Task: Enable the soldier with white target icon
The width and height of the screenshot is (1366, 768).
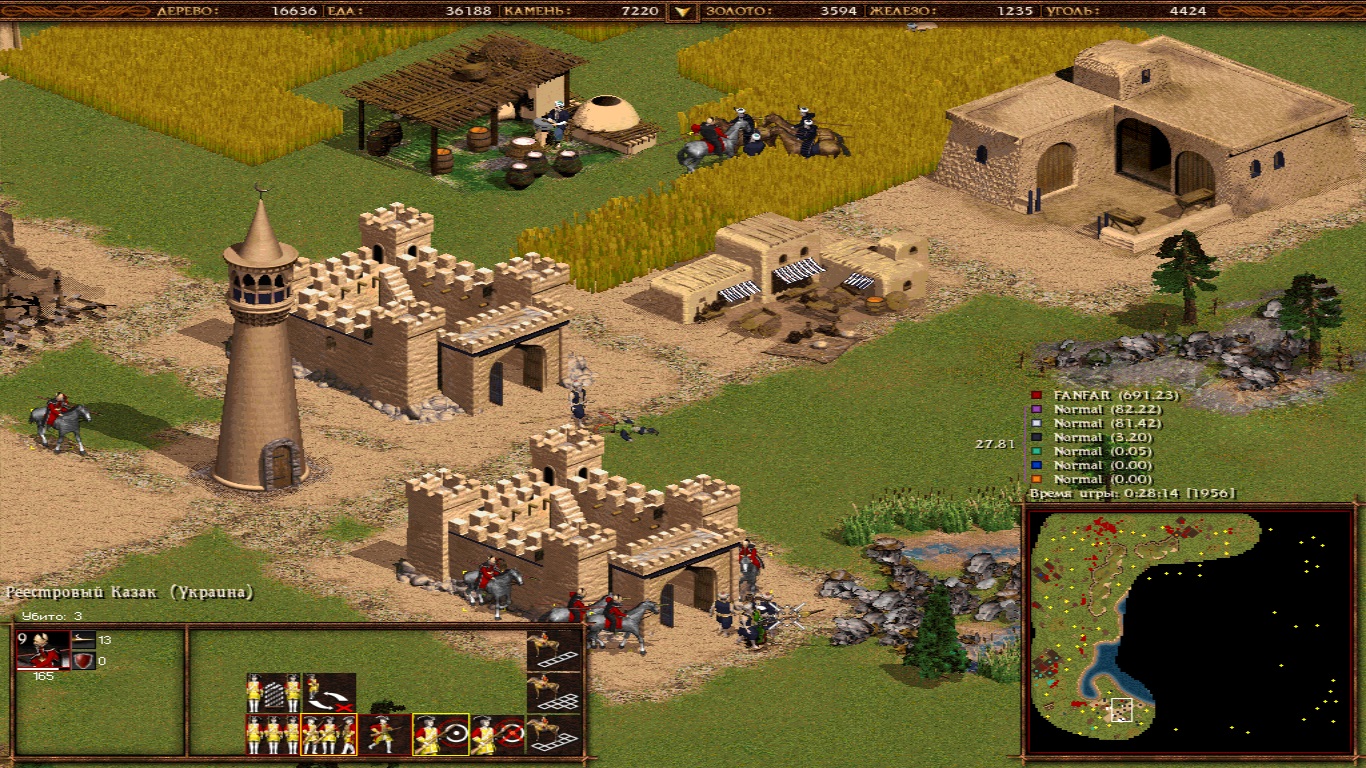Action: [x=441, y=735]
